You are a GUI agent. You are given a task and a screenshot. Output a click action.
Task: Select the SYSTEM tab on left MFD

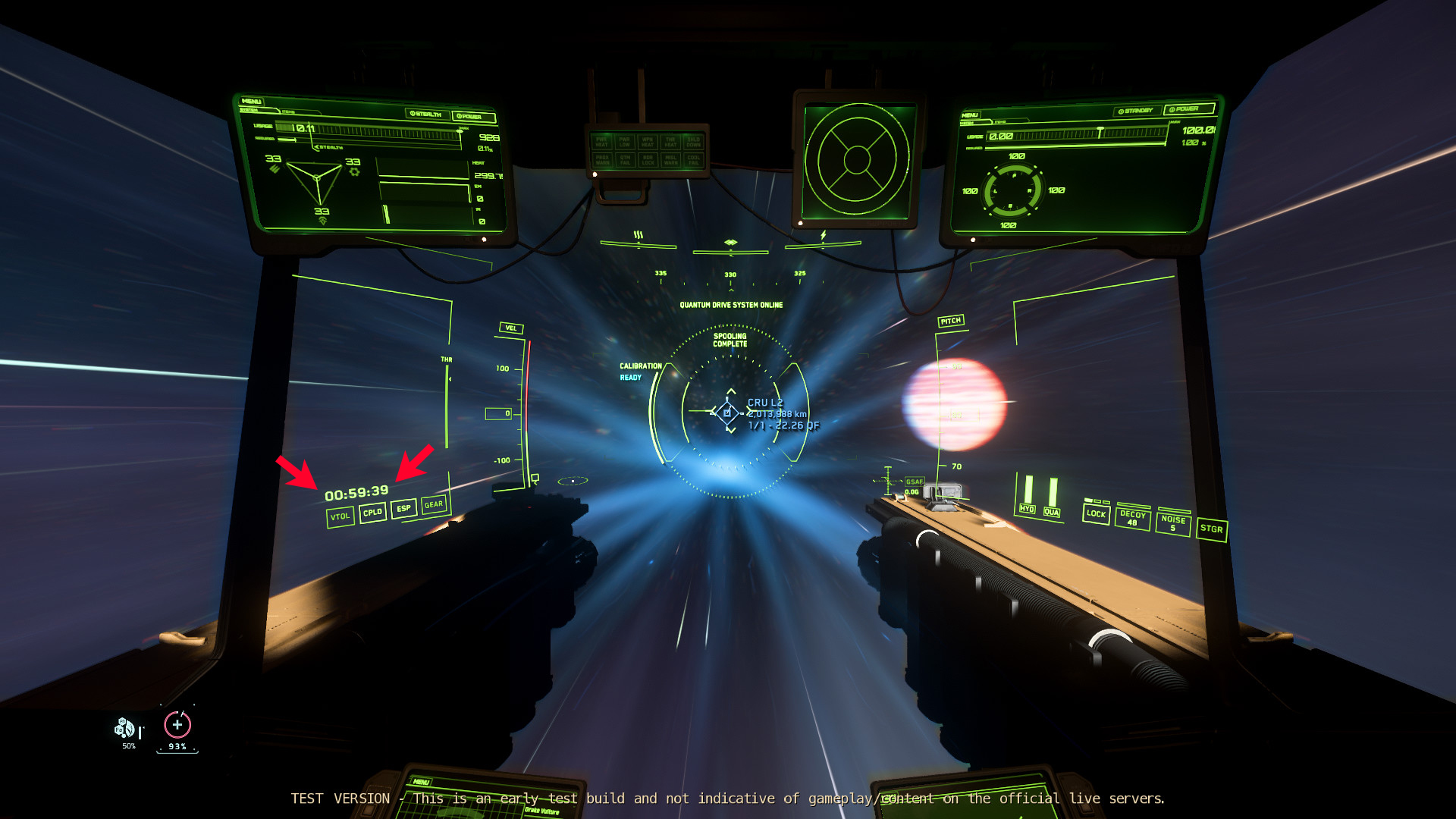click(x=250, y=109)
